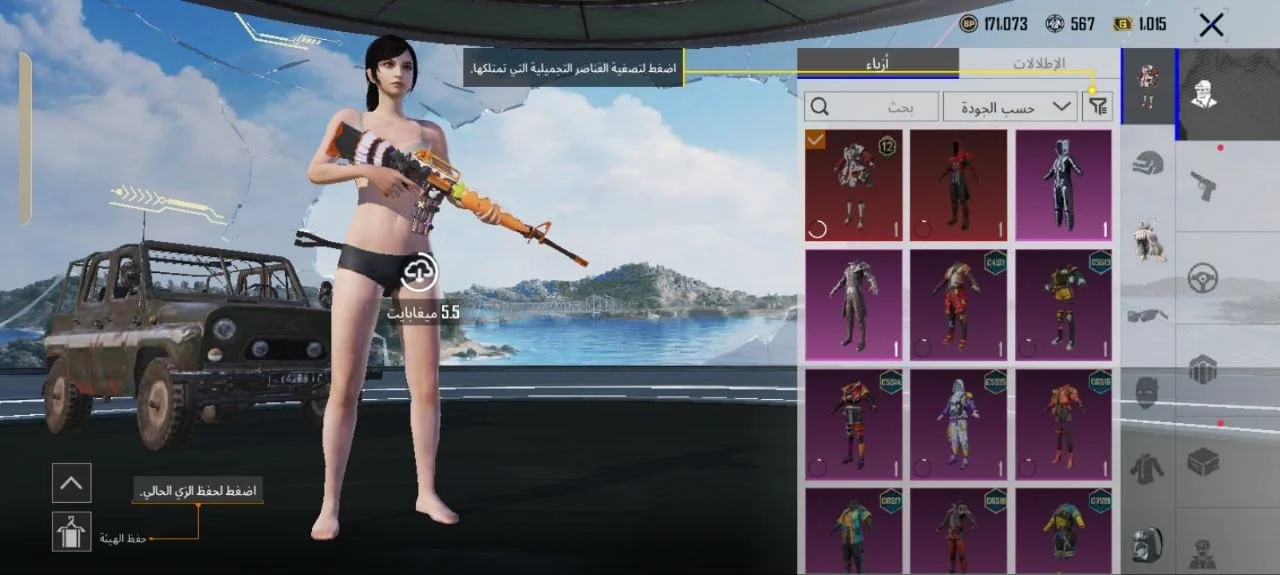Save current look with the hanger button
This screenshot has width=1280, height=575.
coord(72,531)
